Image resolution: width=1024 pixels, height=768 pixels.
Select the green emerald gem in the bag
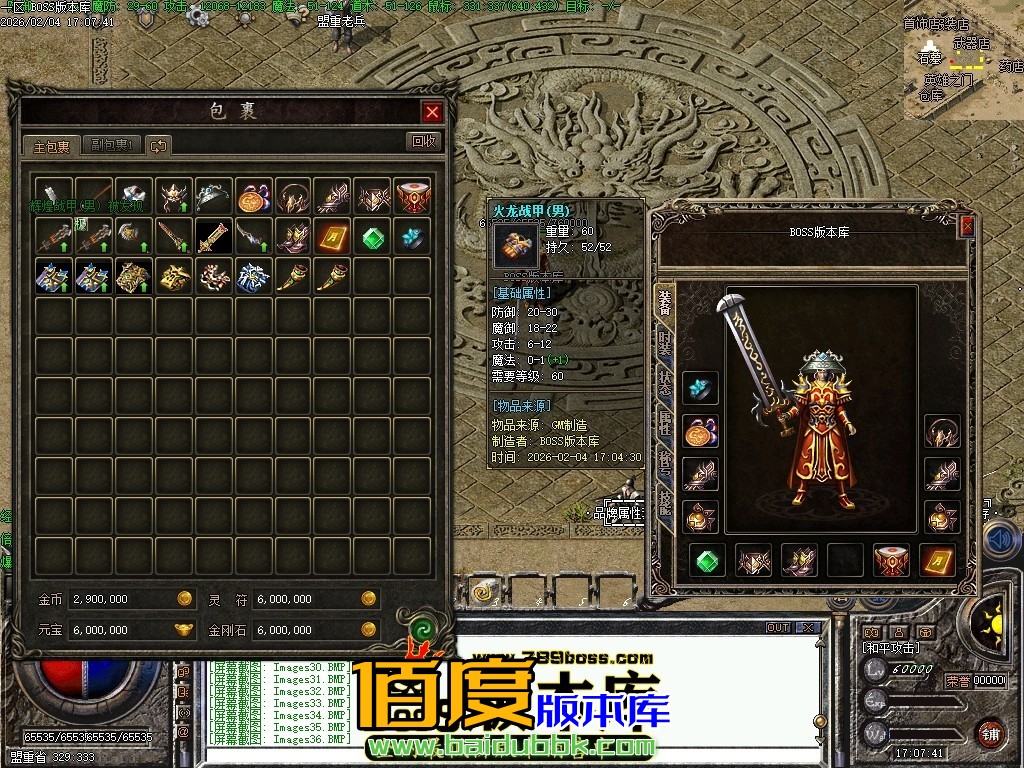click(x=372, y=236)
